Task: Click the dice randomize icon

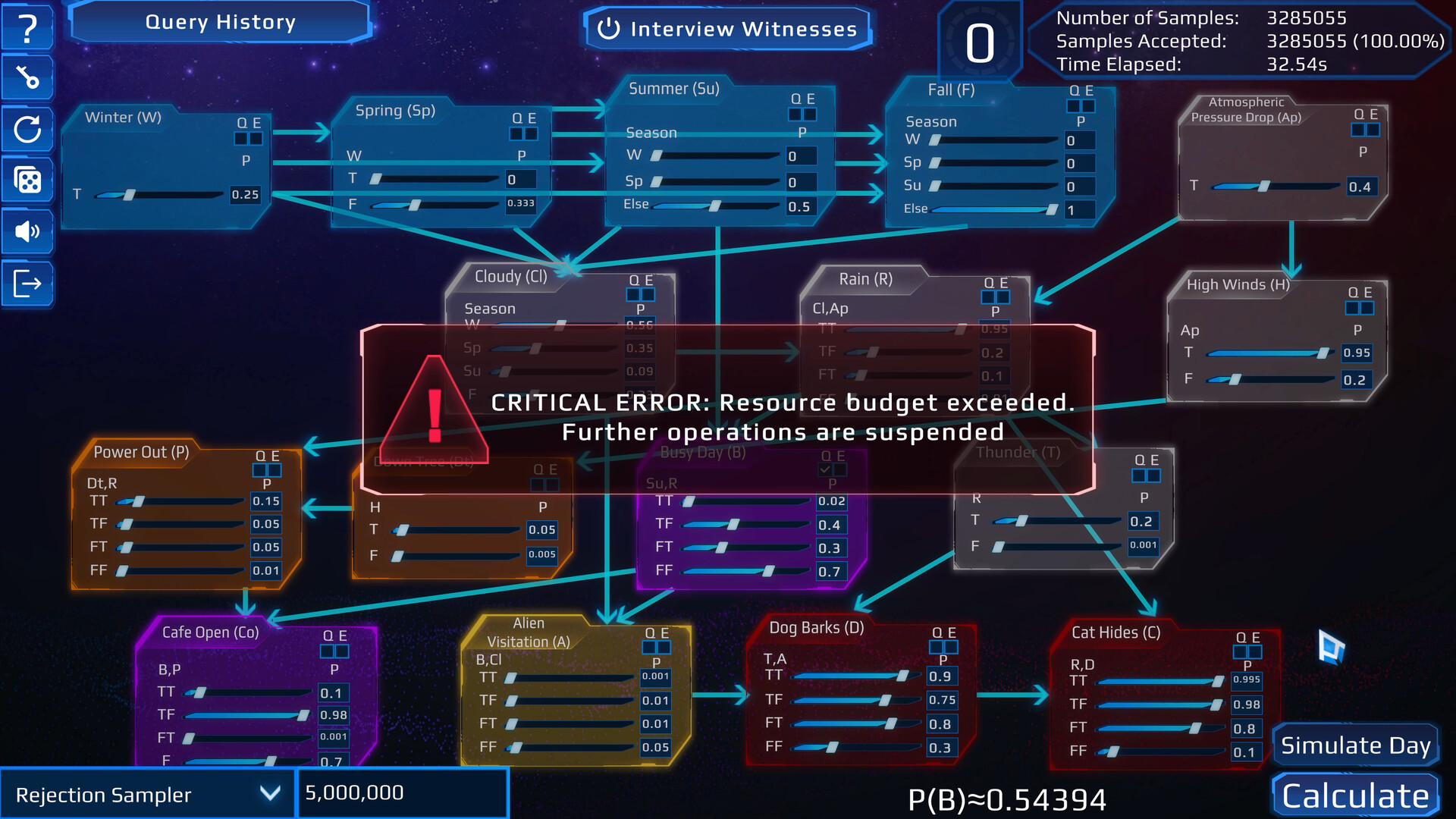Action: tap(27, 180)
